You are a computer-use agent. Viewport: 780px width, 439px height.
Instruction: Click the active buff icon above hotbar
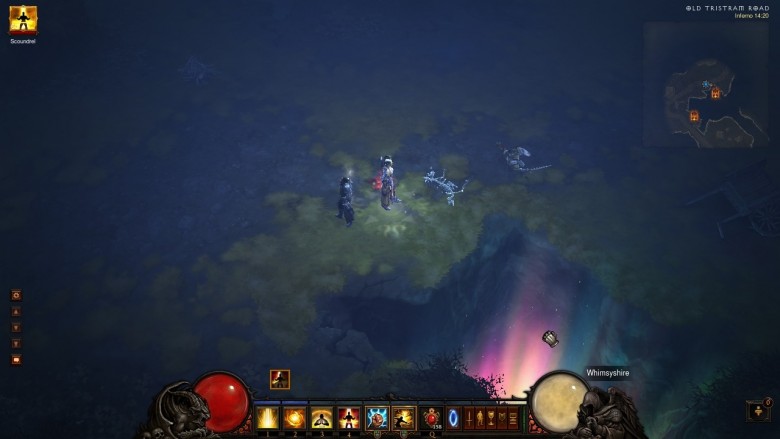[x=280, y=379]
